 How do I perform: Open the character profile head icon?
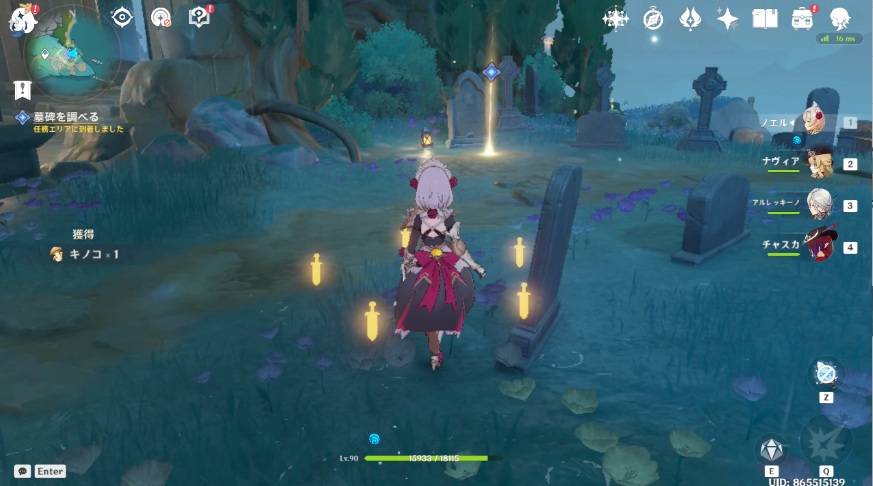pos(840,19)
